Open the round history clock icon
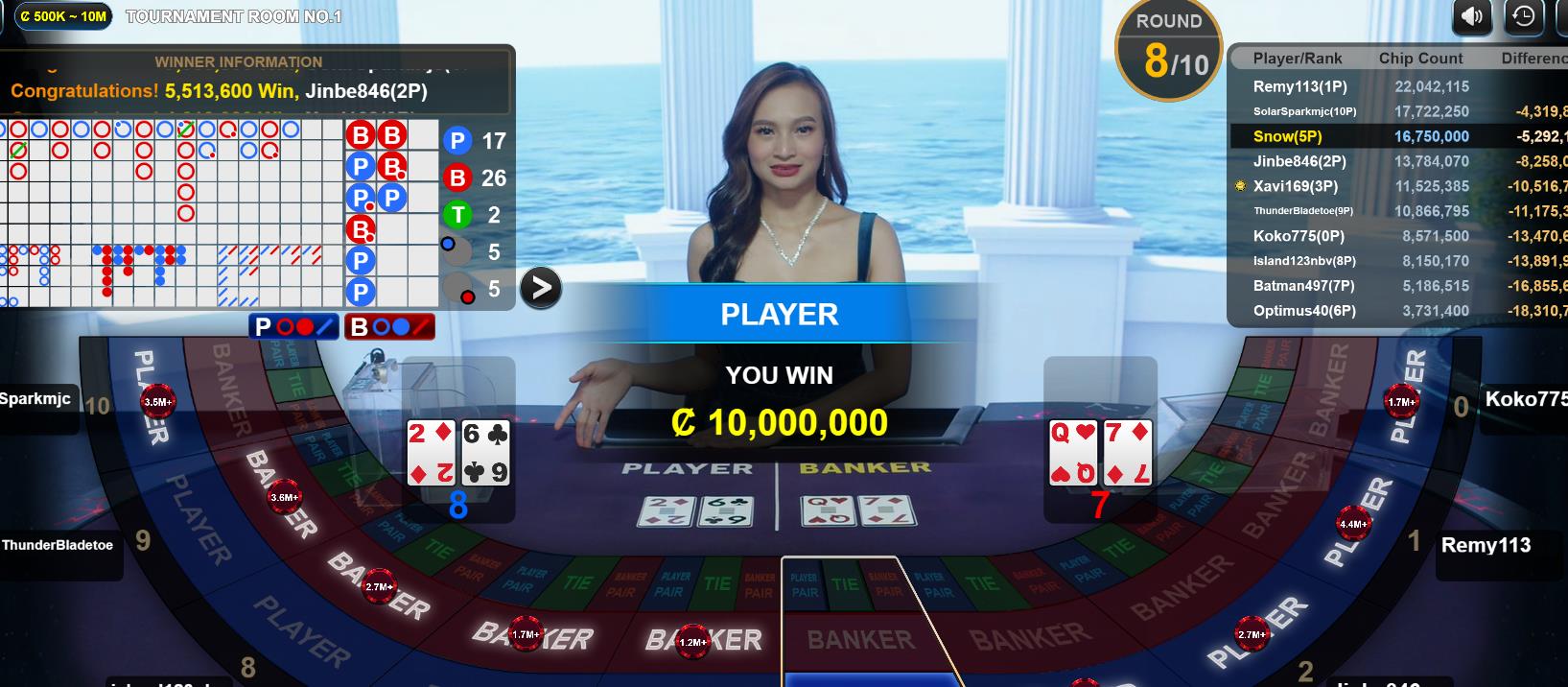The height and width of the screenshot is (687, 1568). click(1523, 16)
